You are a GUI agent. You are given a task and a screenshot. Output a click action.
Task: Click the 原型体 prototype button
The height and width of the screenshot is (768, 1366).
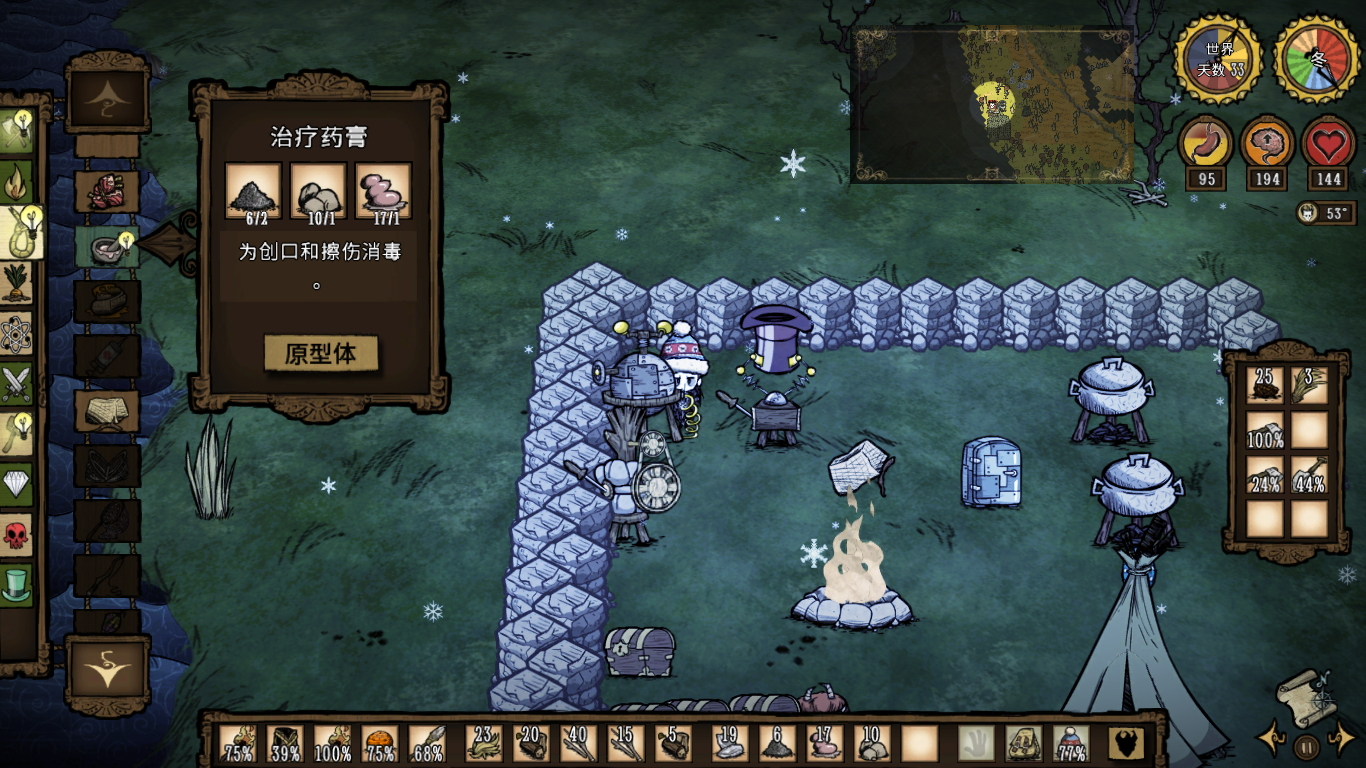[321, 354]
